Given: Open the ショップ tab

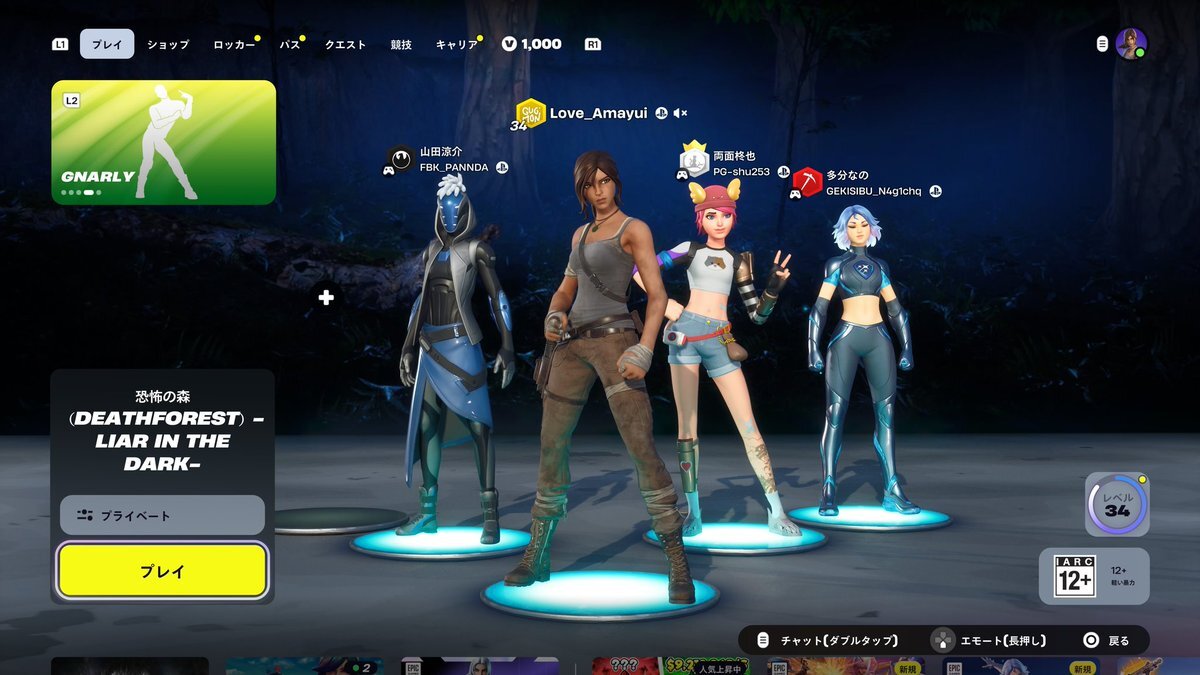Looking at the screenshot, I should tap(167, 44).
